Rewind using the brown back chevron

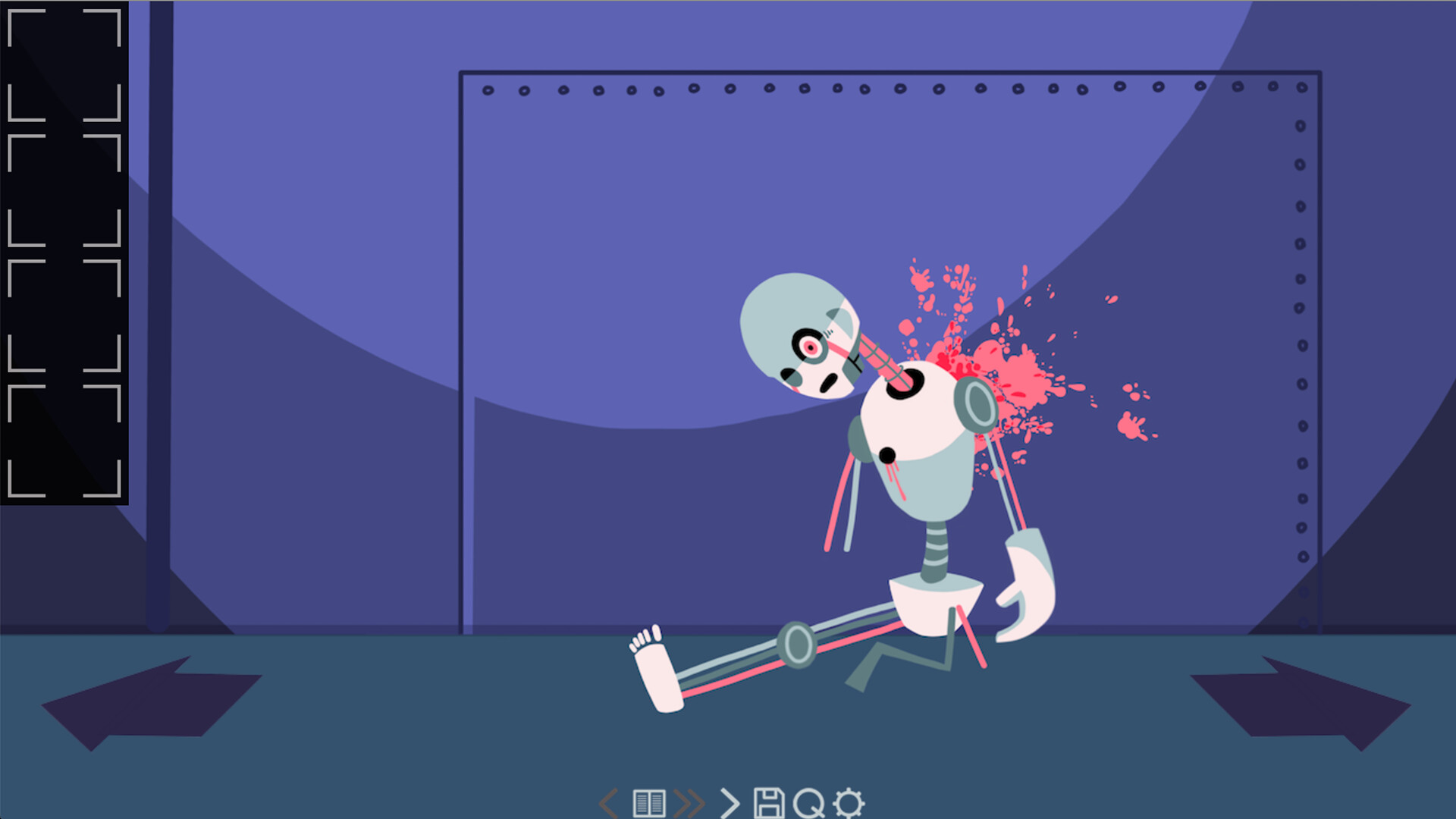pyautogui.click(x=607, y=800)
